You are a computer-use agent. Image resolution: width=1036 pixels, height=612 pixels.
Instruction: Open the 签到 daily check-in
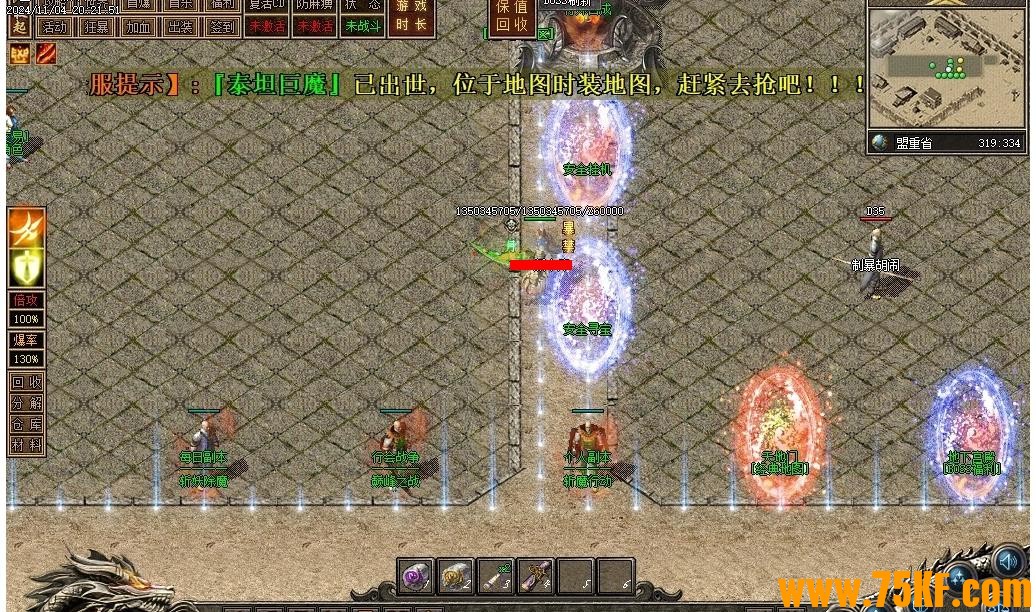click(x=222, y=27)
